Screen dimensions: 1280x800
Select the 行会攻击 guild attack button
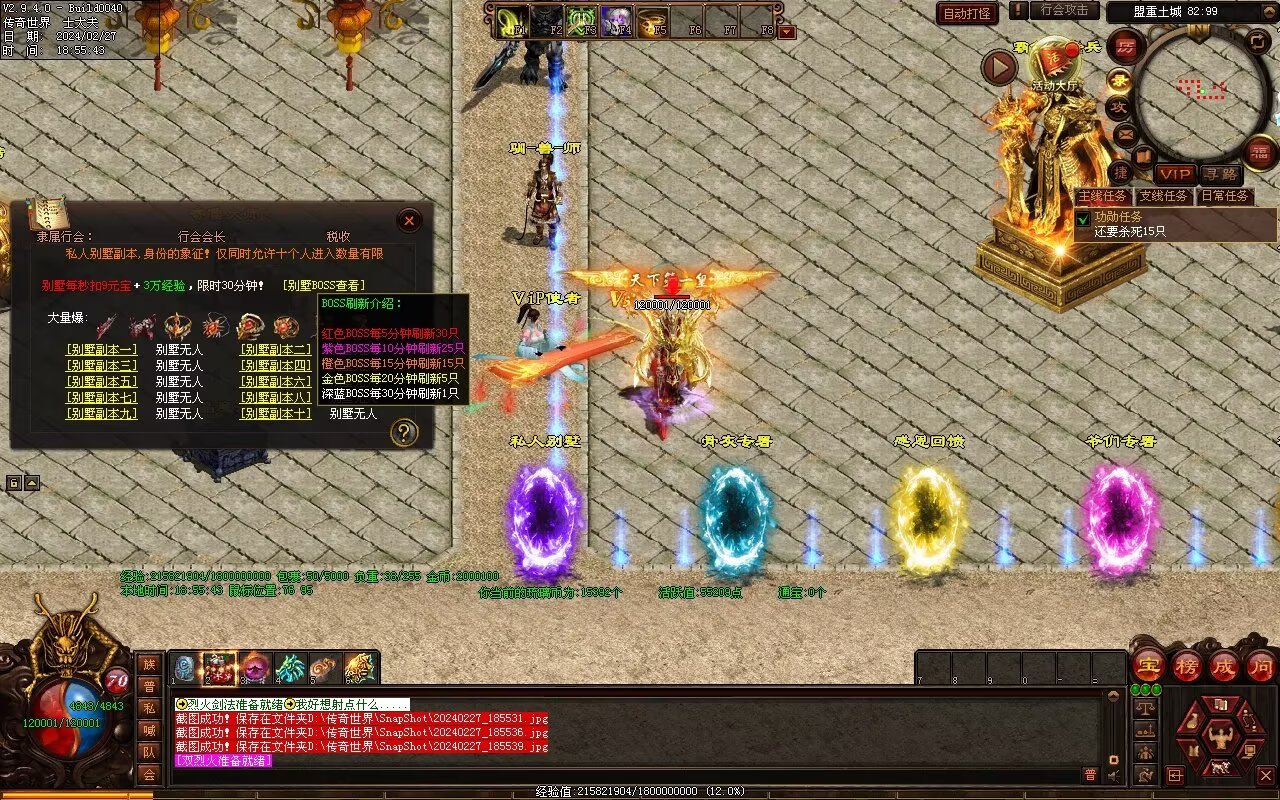tap(1064, 10)
